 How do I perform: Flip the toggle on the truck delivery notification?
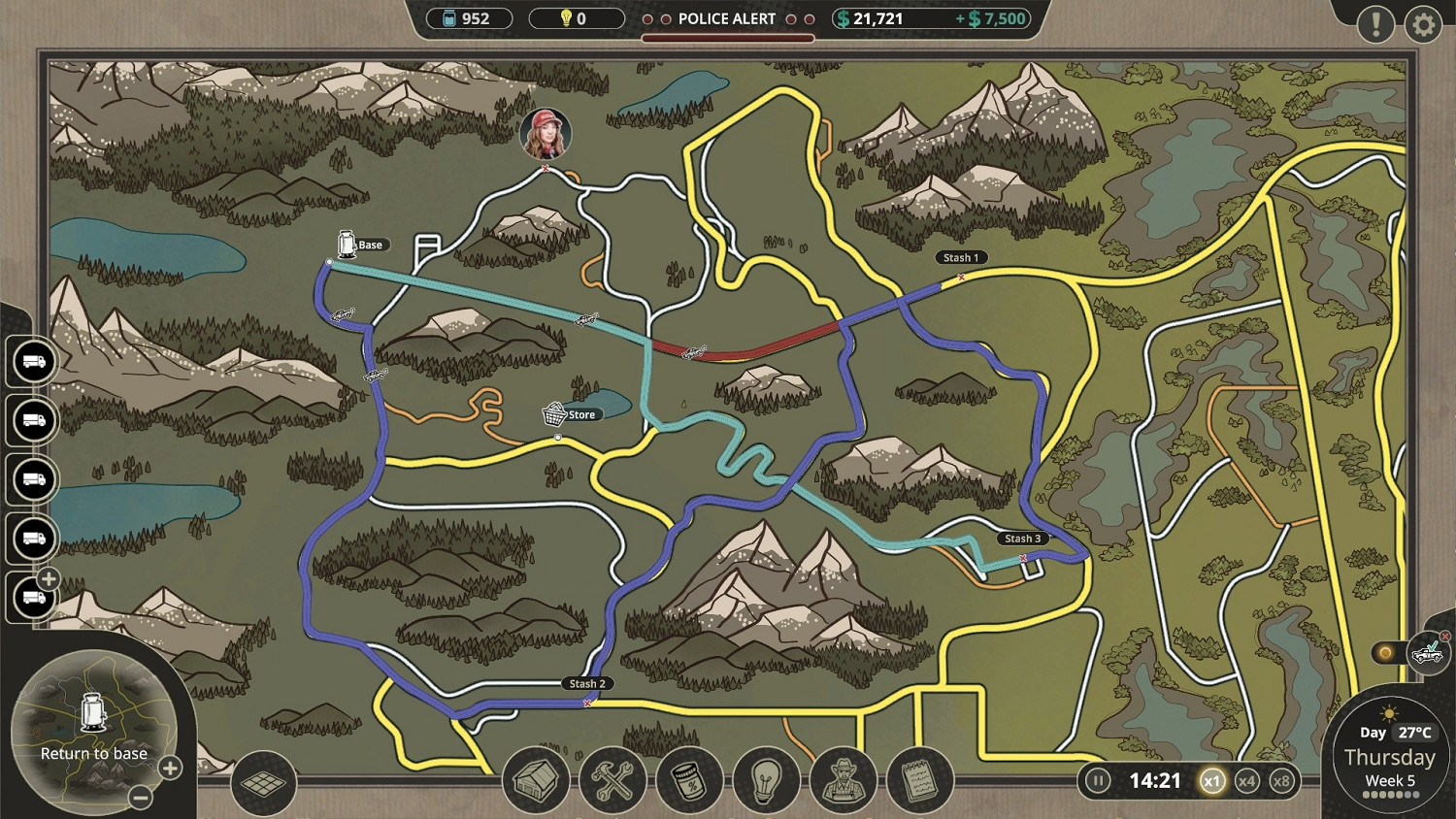pyautogui.click(x=1386, y=651)
